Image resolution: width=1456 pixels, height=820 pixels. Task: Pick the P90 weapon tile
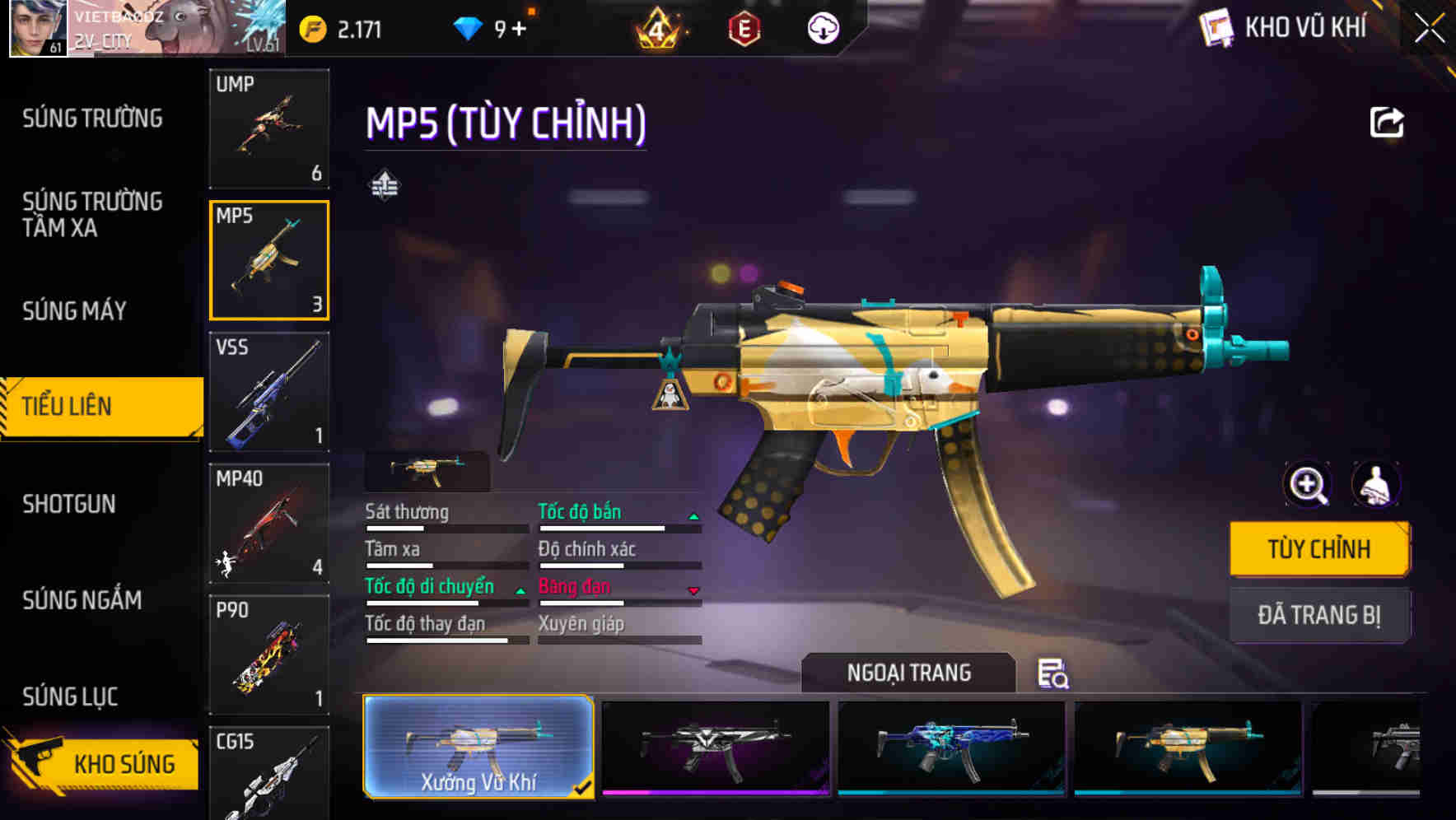(269, 655)
